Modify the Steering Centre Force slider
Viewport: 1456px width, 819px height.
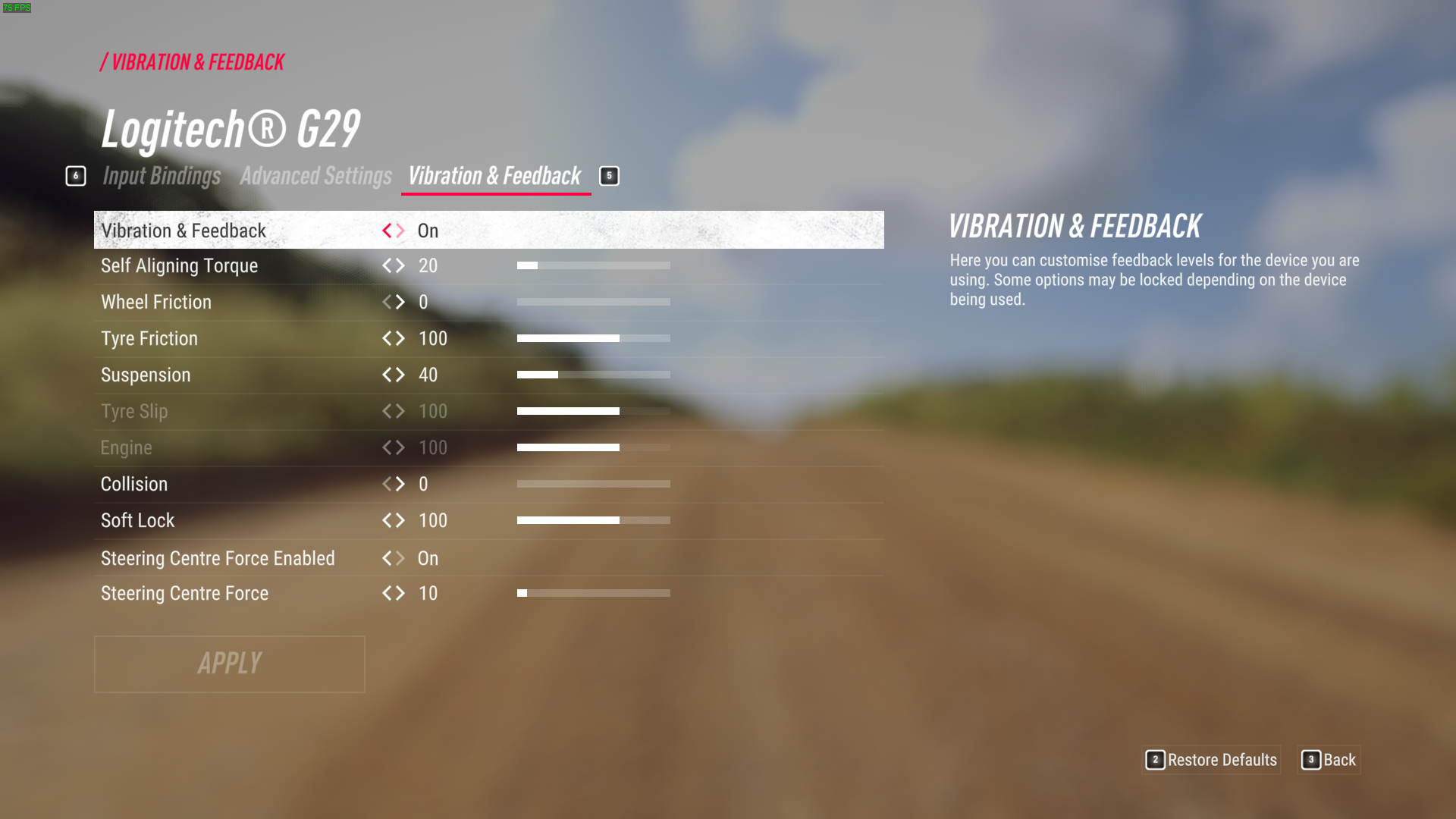tap(593, 593)
